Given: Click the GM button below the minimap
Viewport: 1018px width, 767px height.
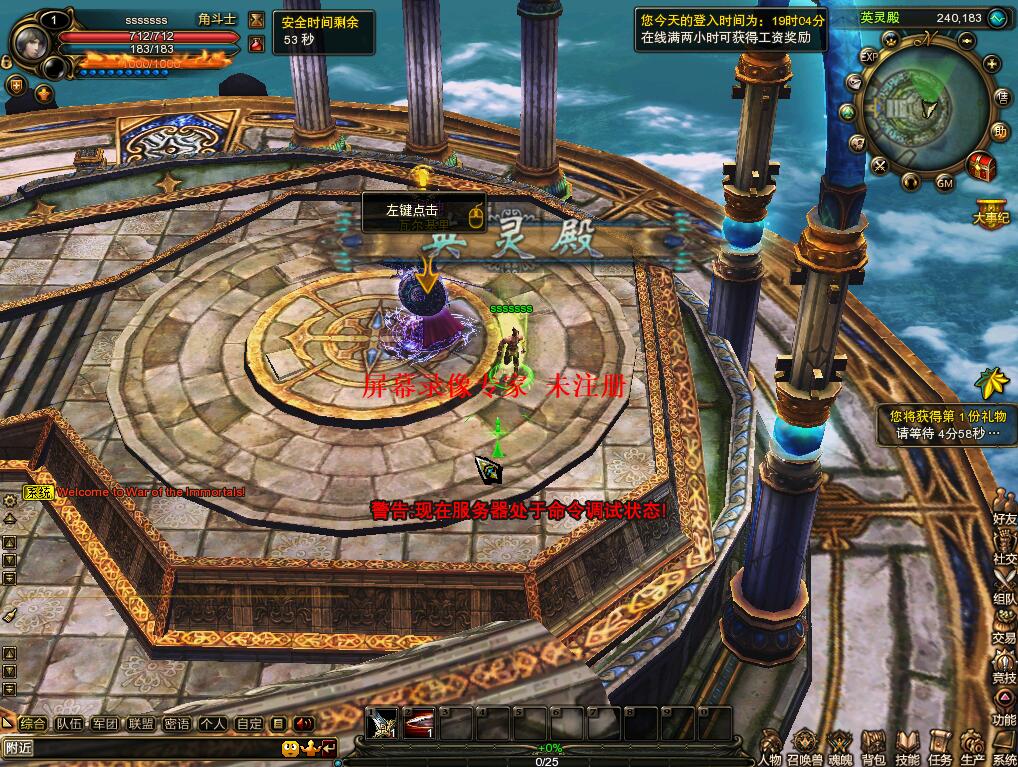Looking at the screenshot, I should coord(945,183).
